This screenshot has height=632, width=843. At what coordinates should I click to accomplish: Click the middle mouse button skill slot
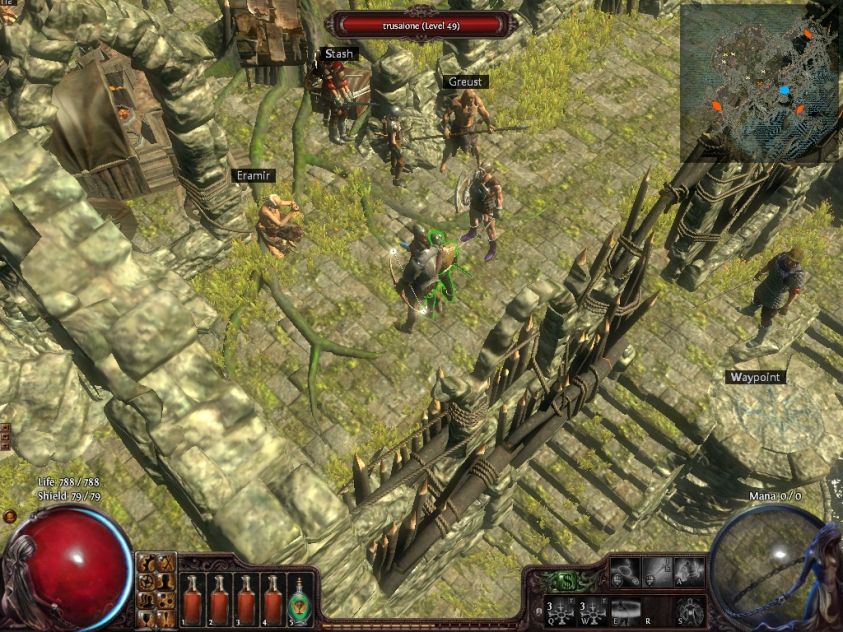[657, 572]
